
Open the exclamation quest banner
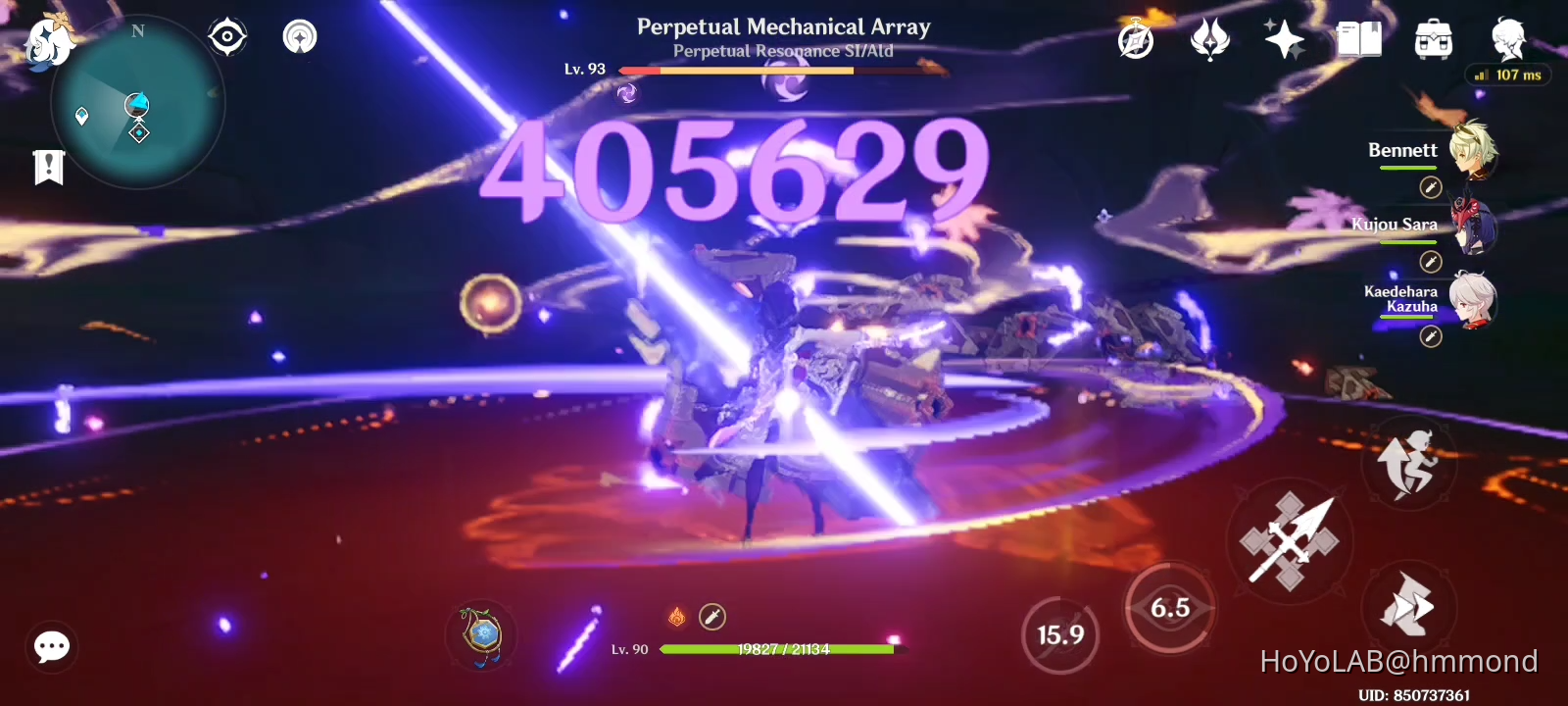[x=47, y=167]
